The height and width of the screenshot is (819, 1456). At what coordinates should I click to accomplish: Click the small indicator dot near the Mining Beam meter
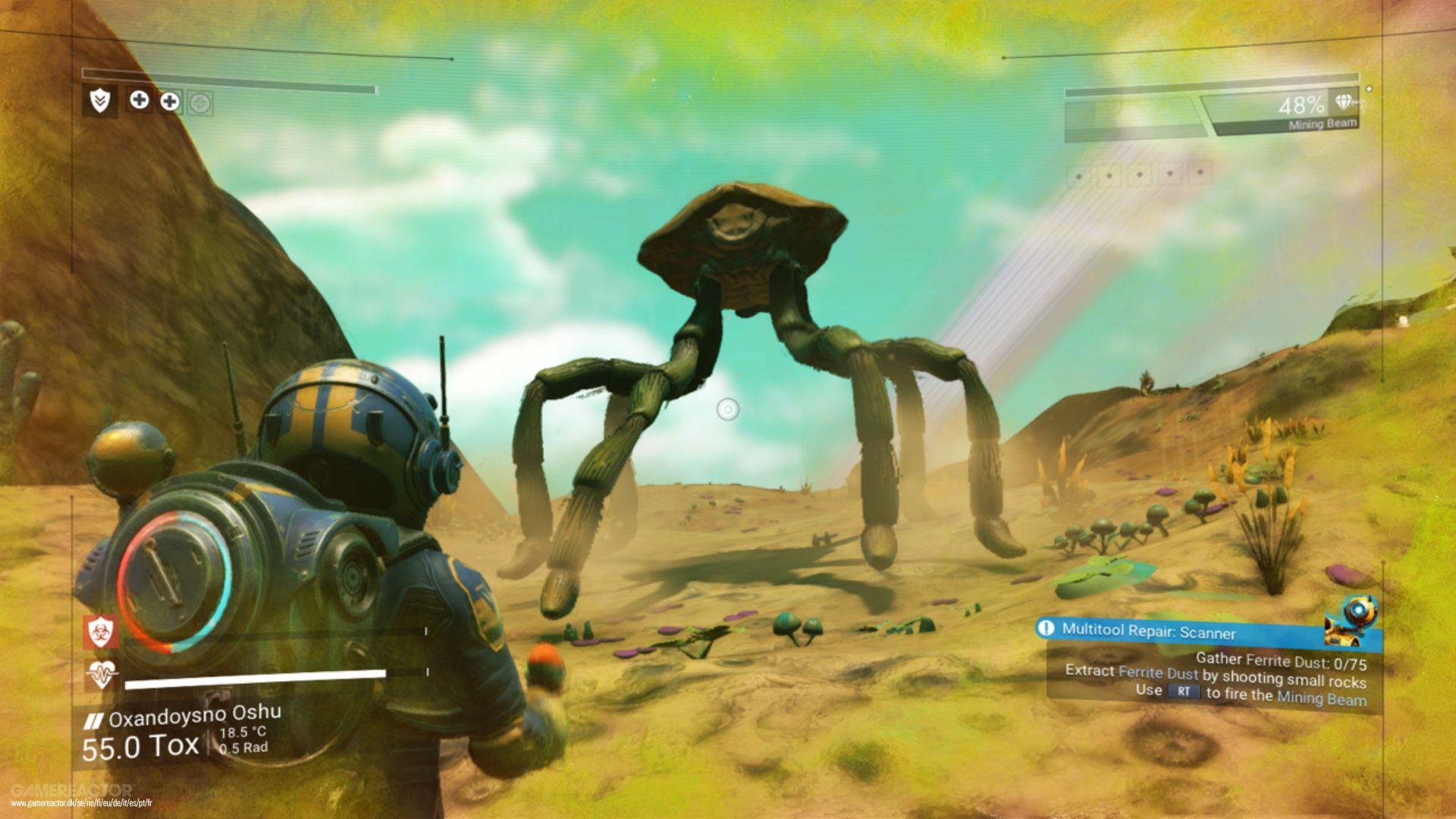(1370, 89)
